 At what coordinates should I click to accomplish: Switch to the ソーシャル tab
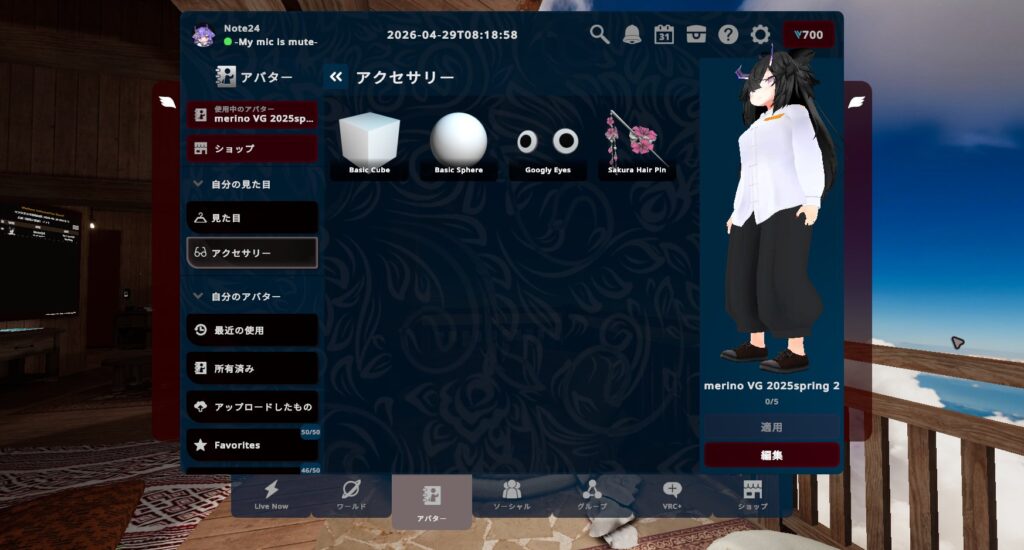point(512,495)
